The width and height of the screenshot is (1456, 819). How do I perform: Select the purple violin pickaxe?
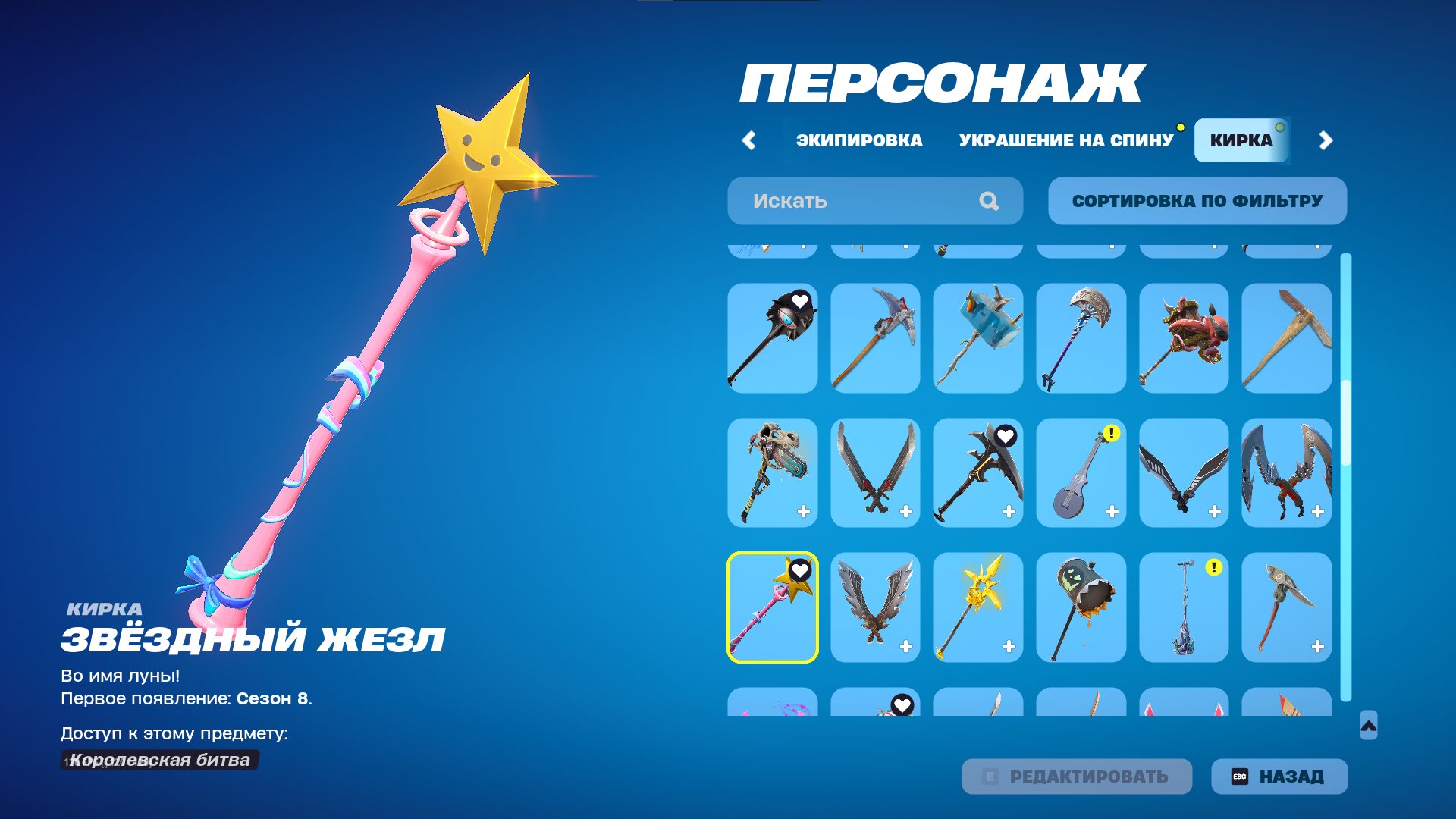pyautogui.click(x=1081, y=474)
